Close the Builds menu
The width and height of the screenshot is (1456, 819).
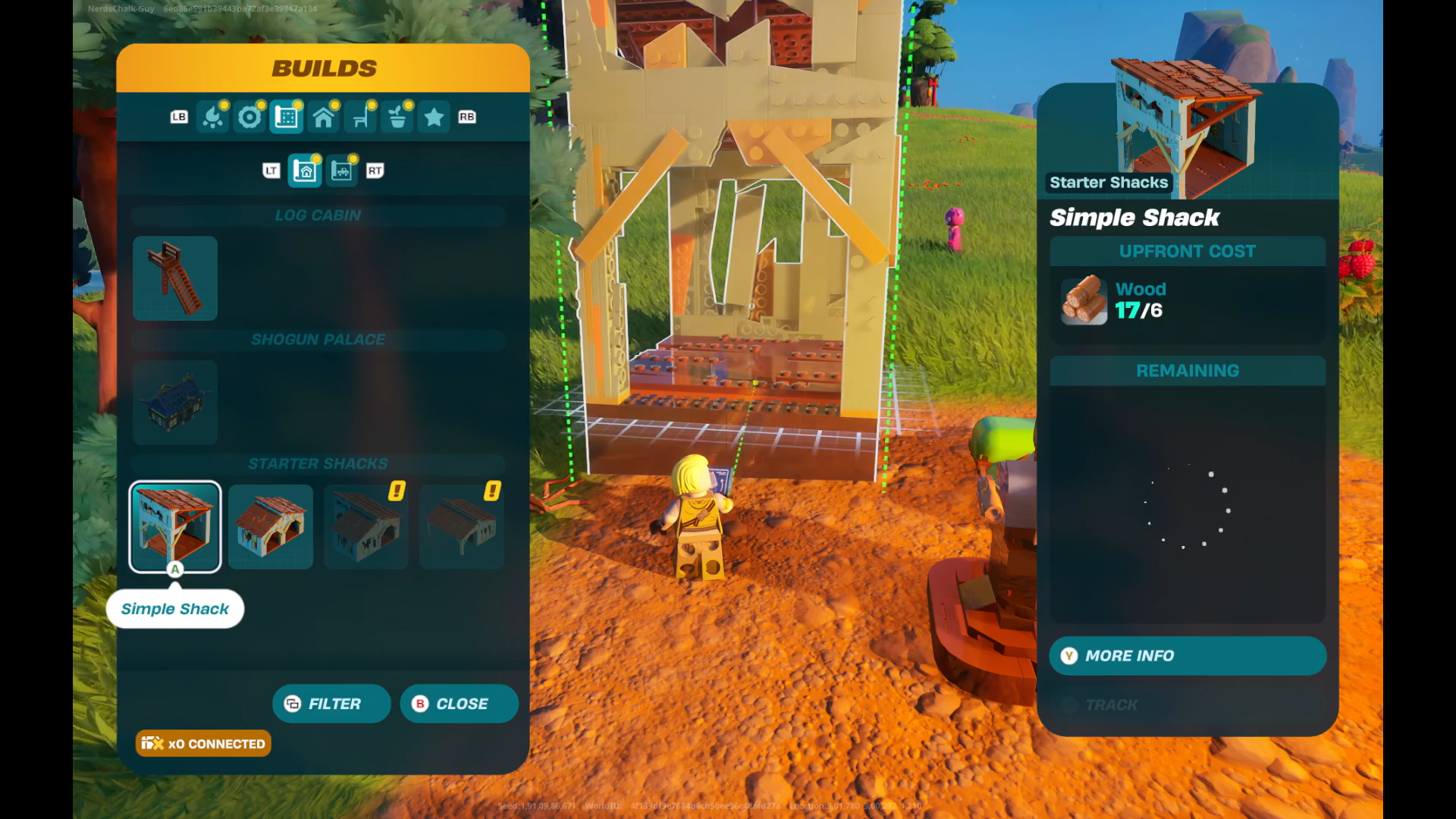pyautogui.click(x=459, y=704)
